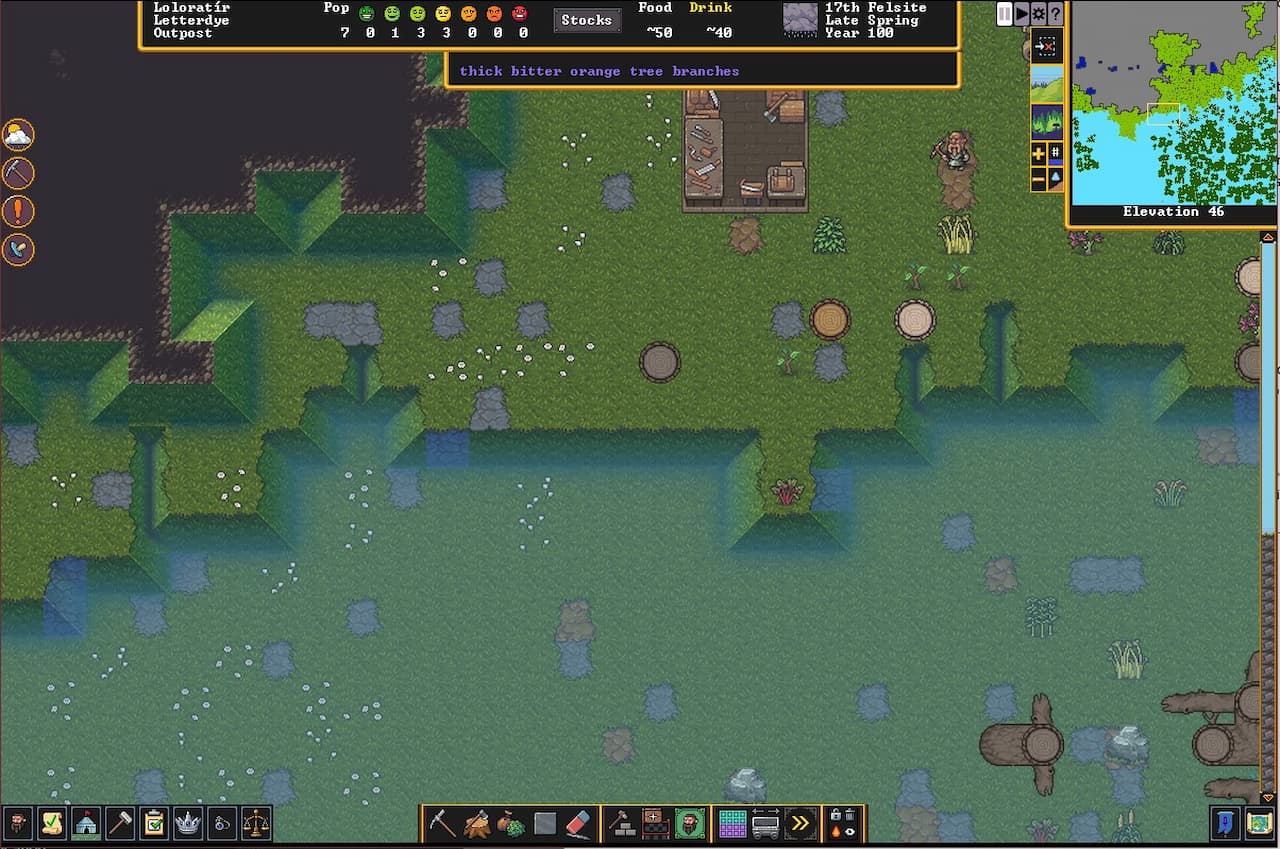Select the gather plants tool

click(511, 823)
